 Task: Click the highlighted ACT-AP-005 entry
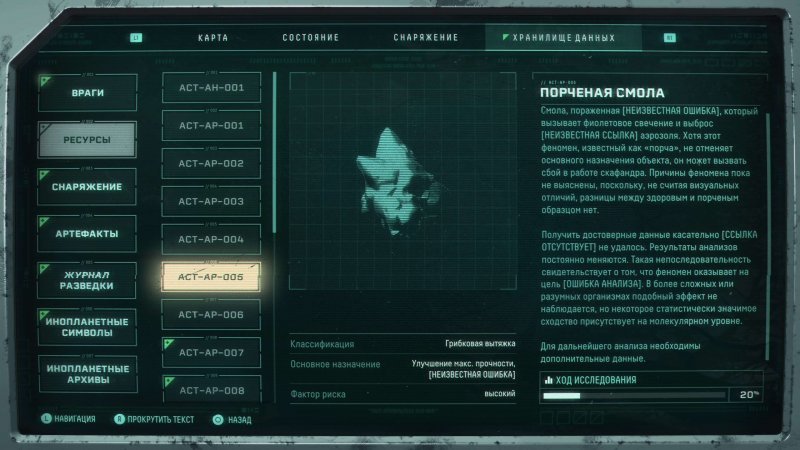[x=211, y=277]
